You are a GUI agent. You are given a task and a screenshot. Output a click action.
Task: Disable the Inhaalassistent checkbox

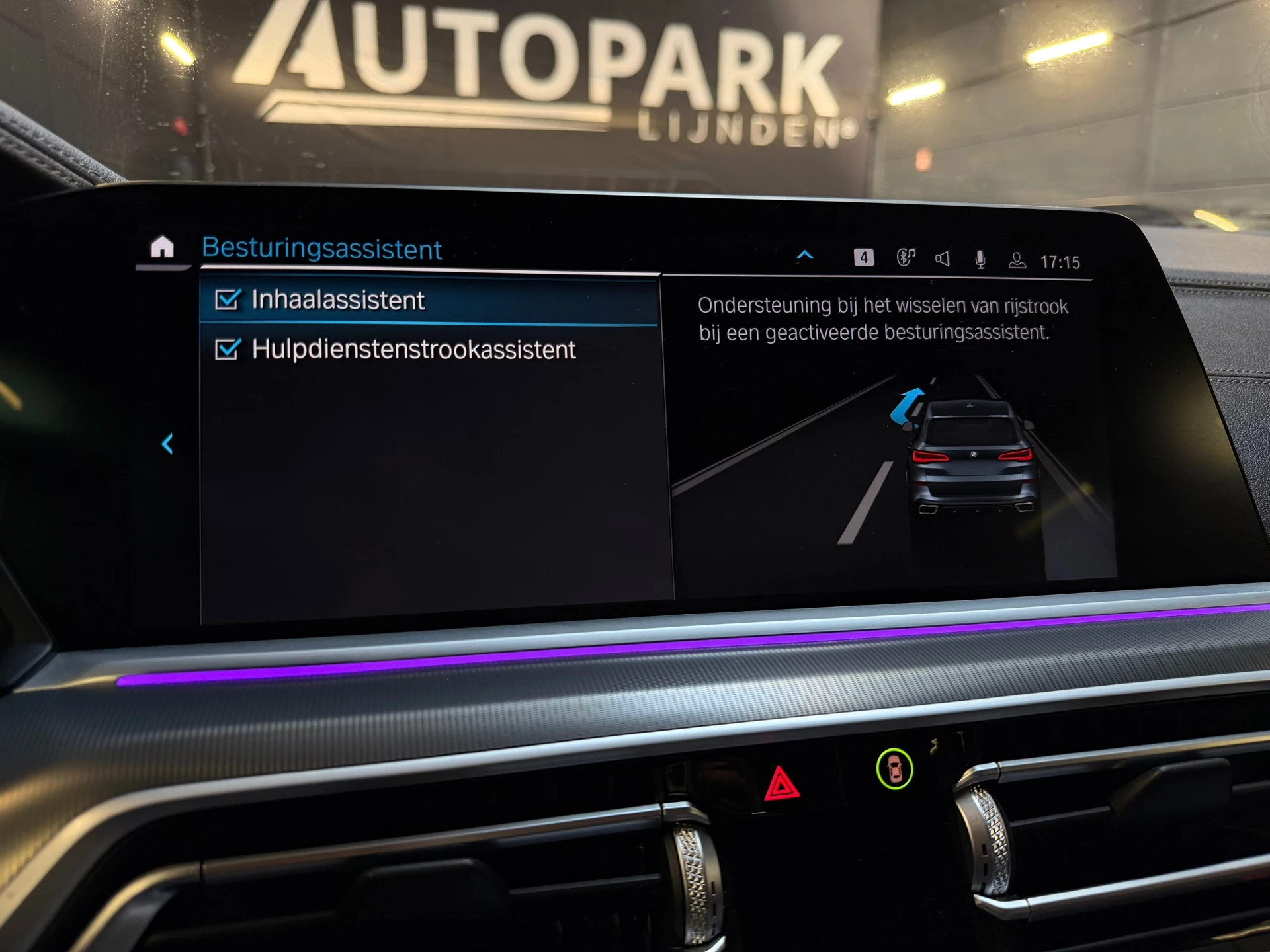coord(228,300)
